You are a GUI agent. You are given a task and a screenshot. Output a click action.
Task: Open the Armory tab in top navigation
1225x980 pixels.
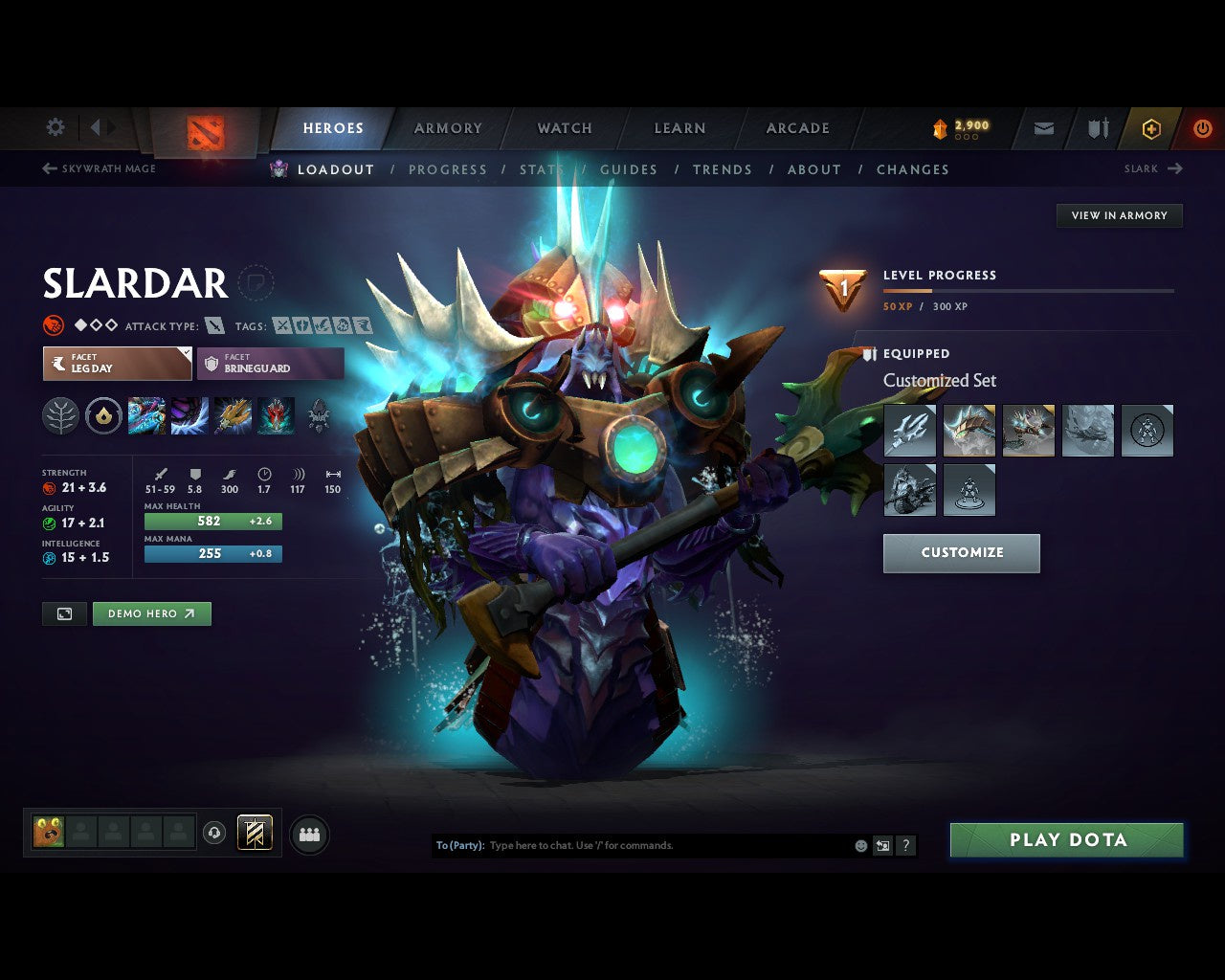pos(447,128)
